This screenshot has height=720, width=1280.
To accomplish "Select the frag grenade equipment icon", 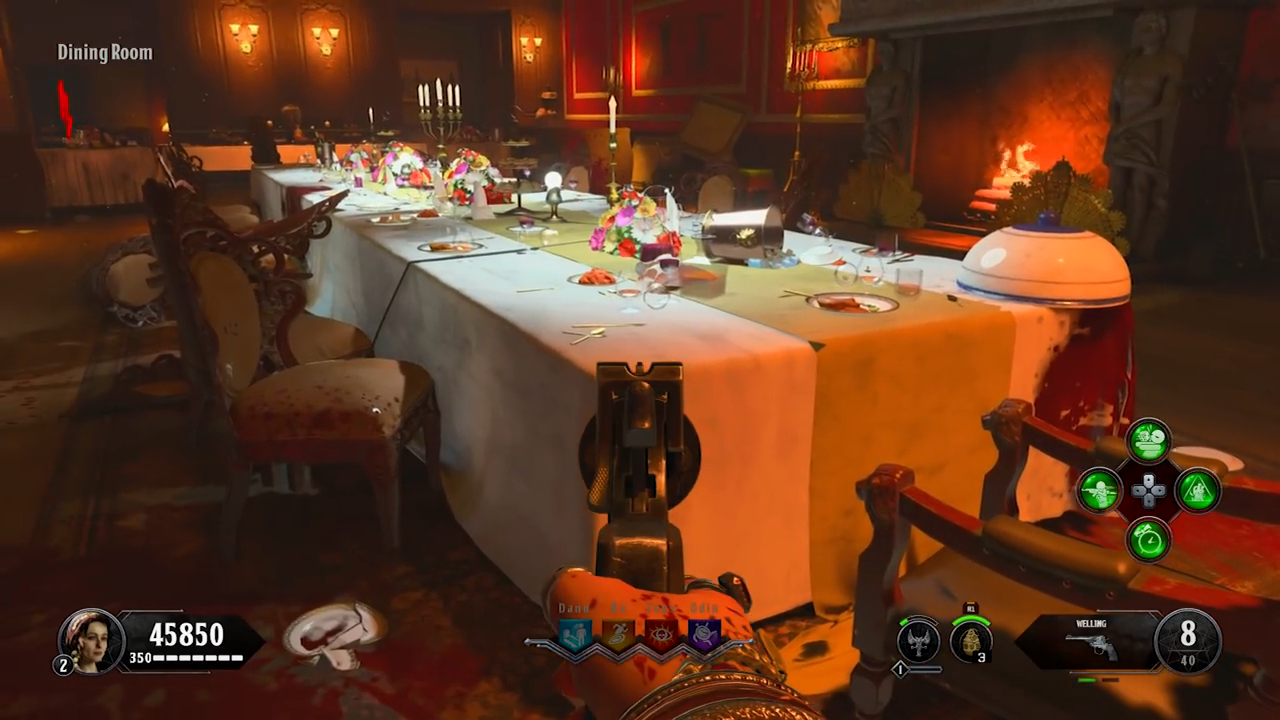I will tap(970, 641).
